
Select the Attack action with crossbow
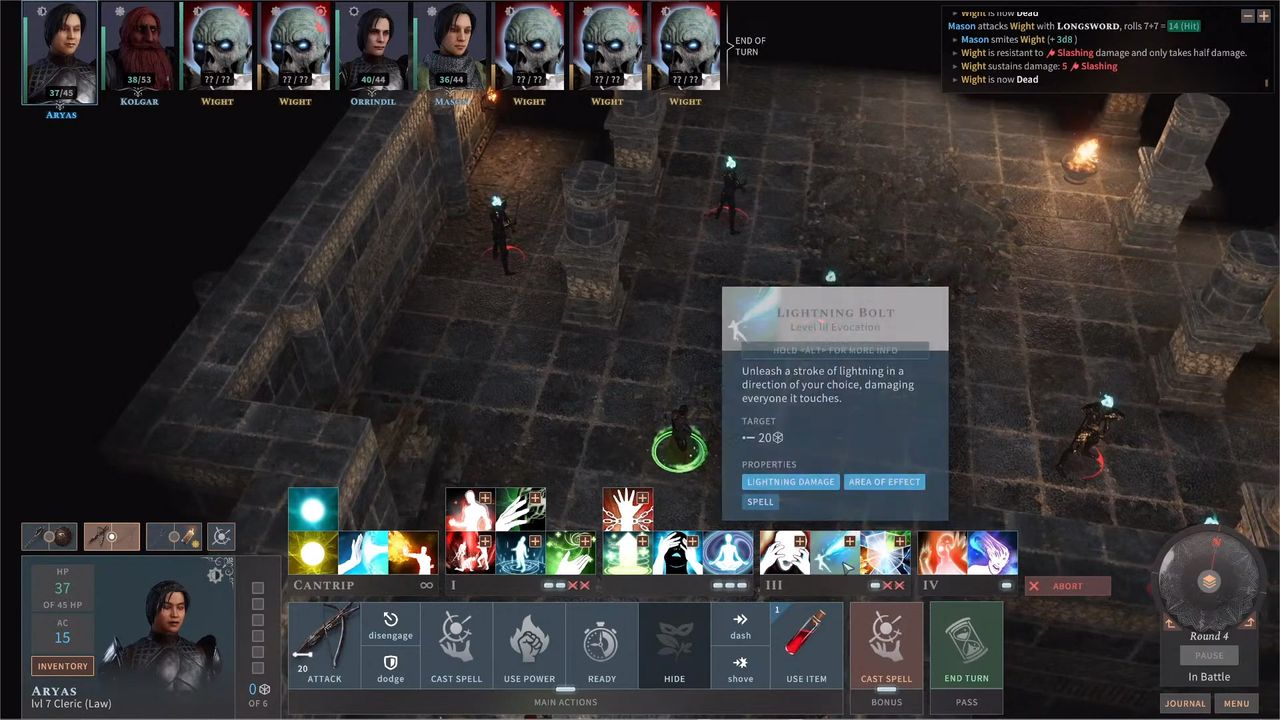coord(324,645)
